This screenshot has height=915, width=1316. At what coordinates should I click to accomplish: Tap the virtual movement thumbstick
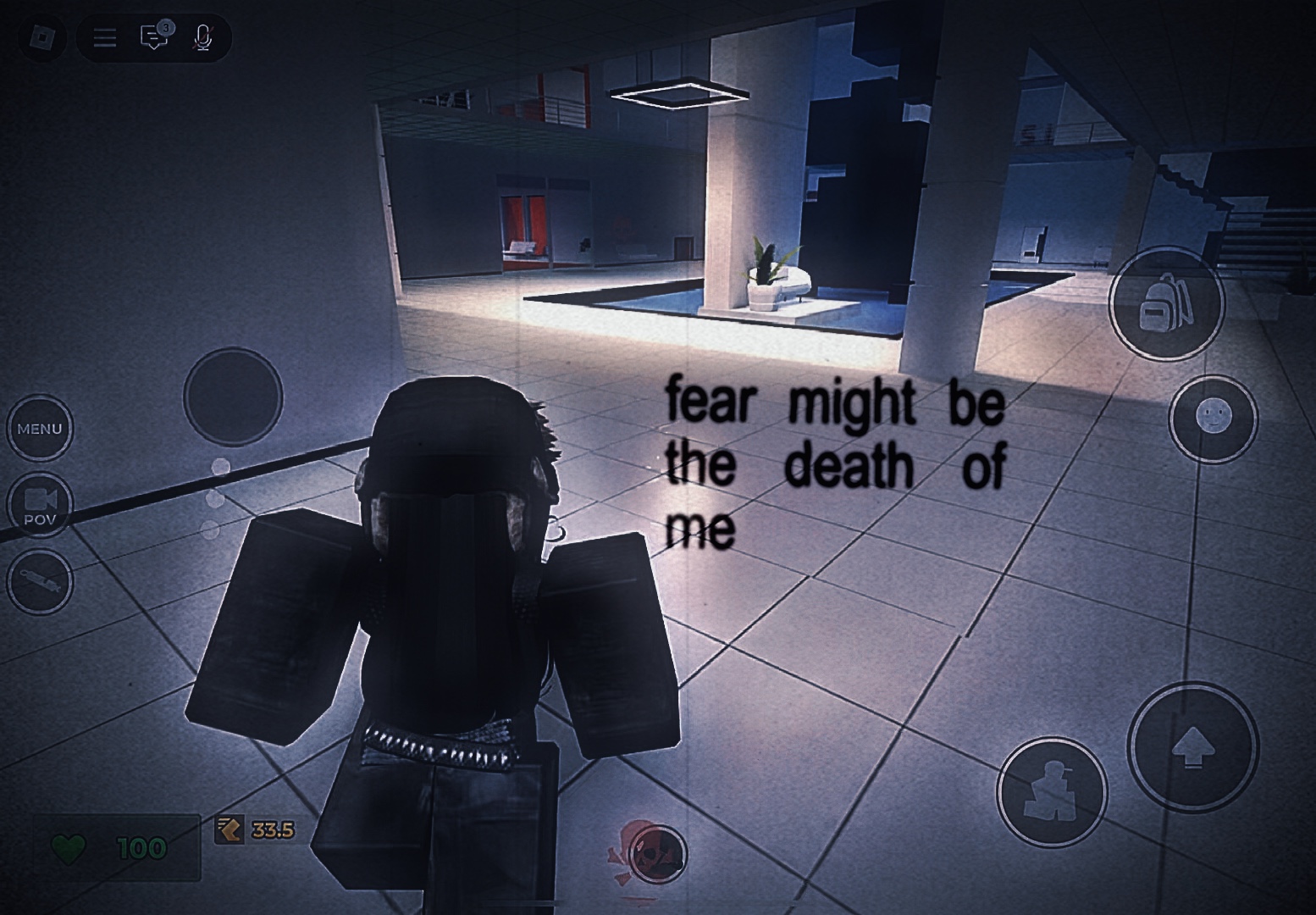[x=233, y=396]
